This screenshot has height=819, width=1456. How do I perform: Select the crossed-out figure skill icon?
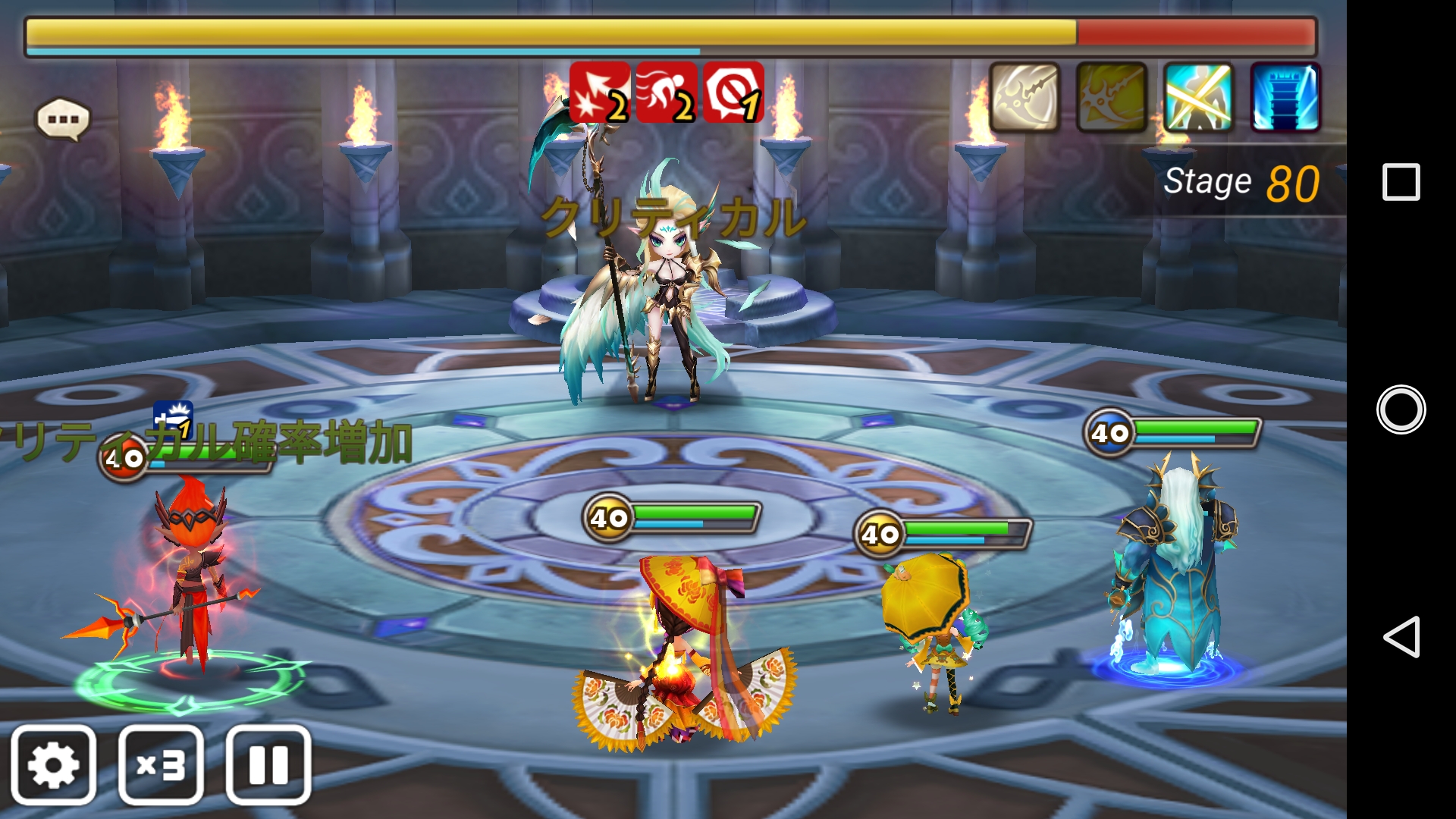[1198, 97]
